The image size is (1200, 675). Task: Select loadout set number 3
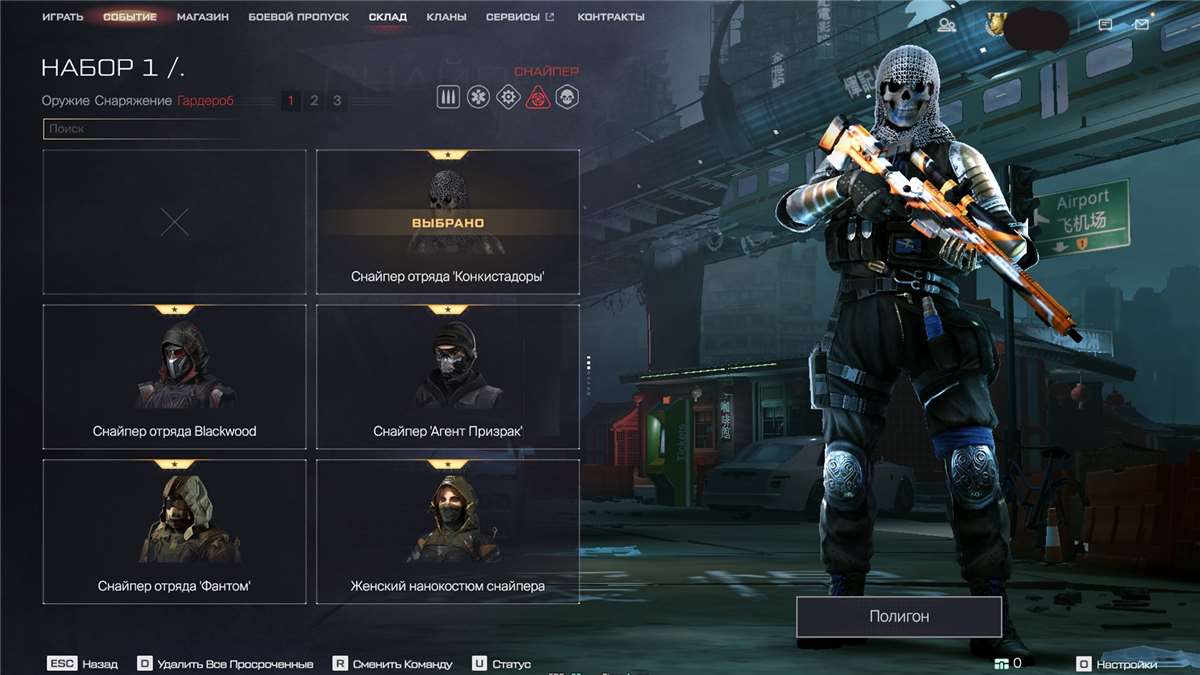pos(337,100)
